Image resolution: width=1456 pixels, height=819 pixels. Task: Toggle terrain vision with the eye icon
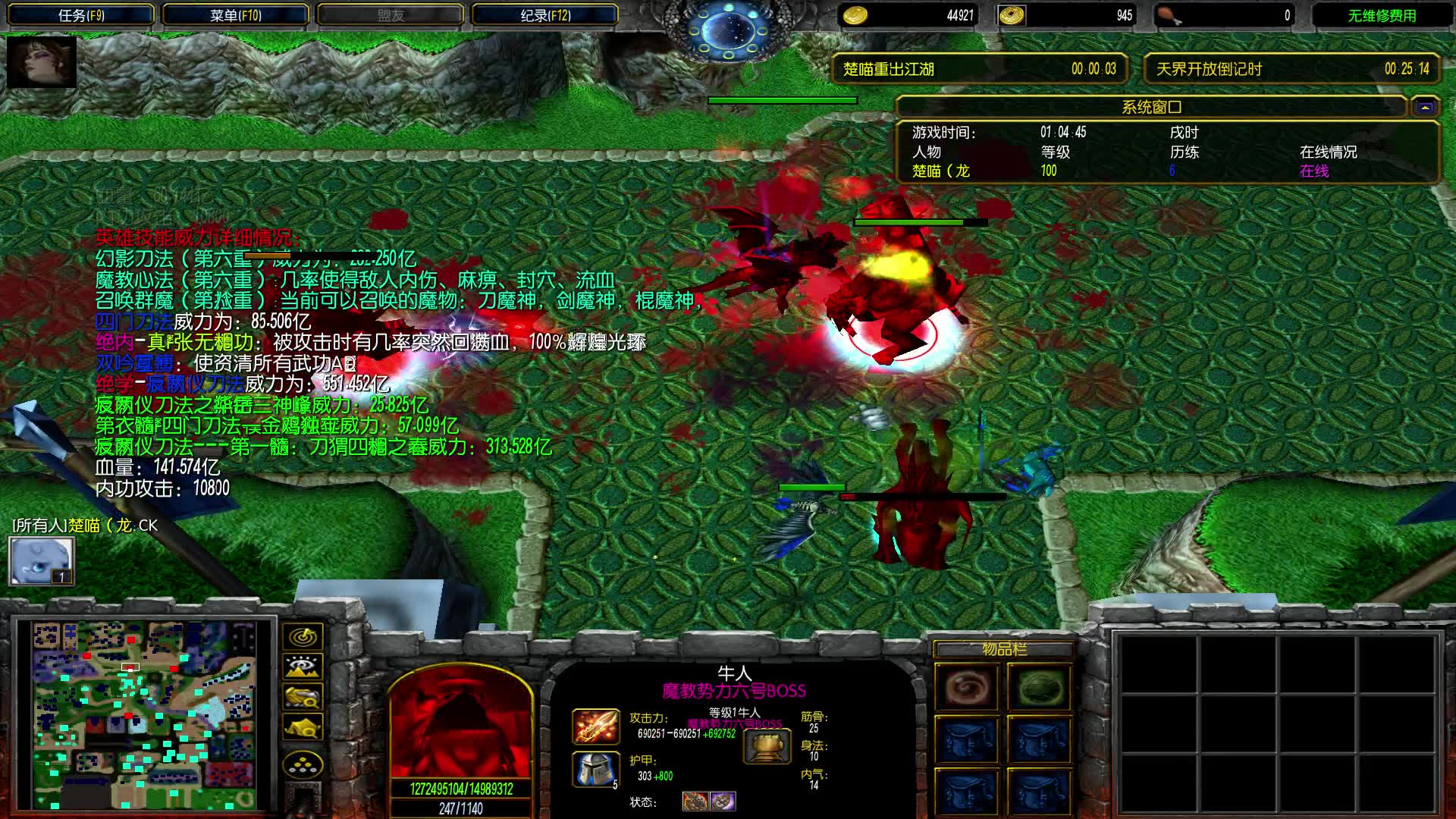click(302, 667)
